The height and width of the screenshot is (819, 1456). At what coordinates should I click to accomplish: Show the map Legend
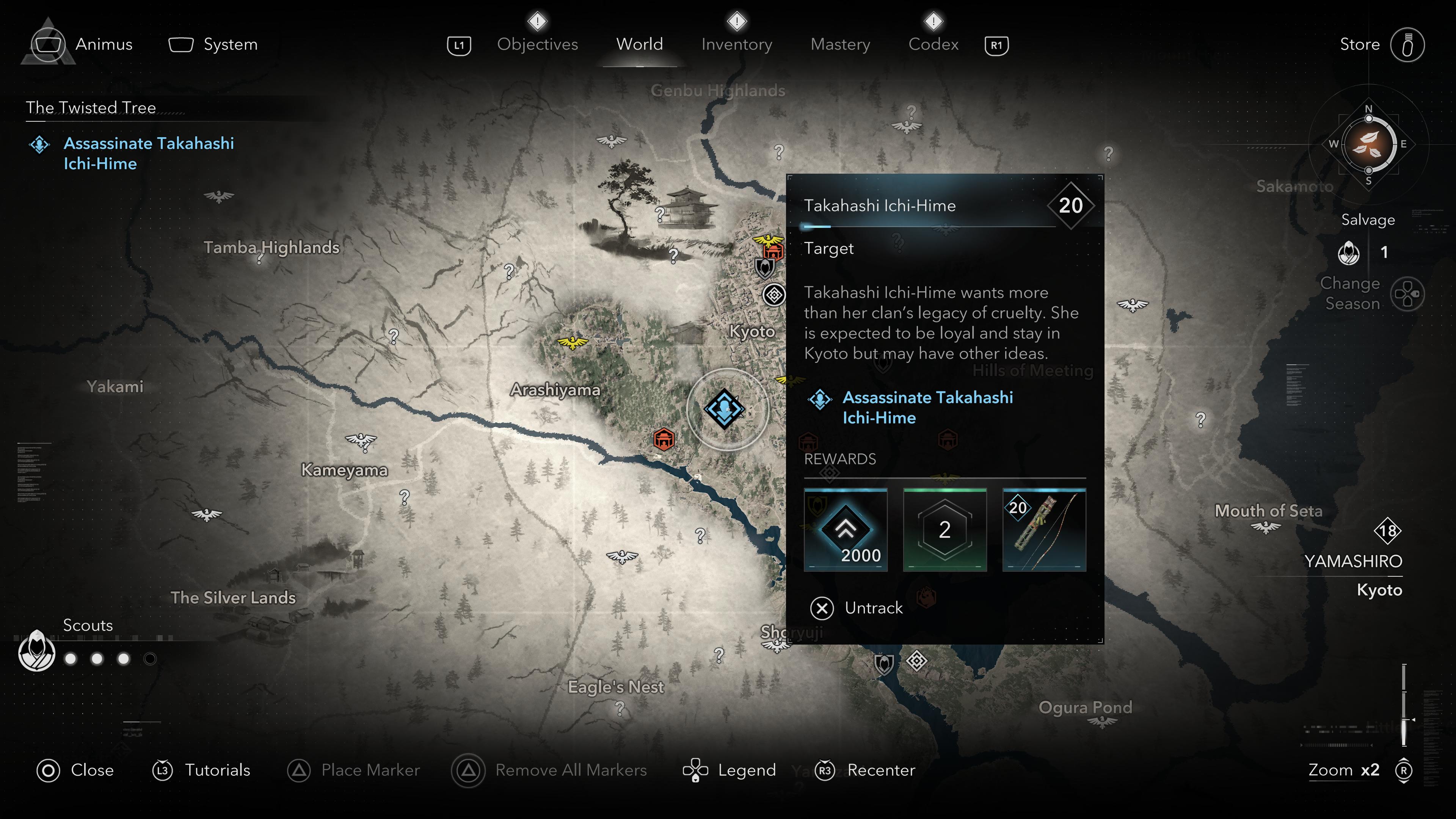point(746,770)
